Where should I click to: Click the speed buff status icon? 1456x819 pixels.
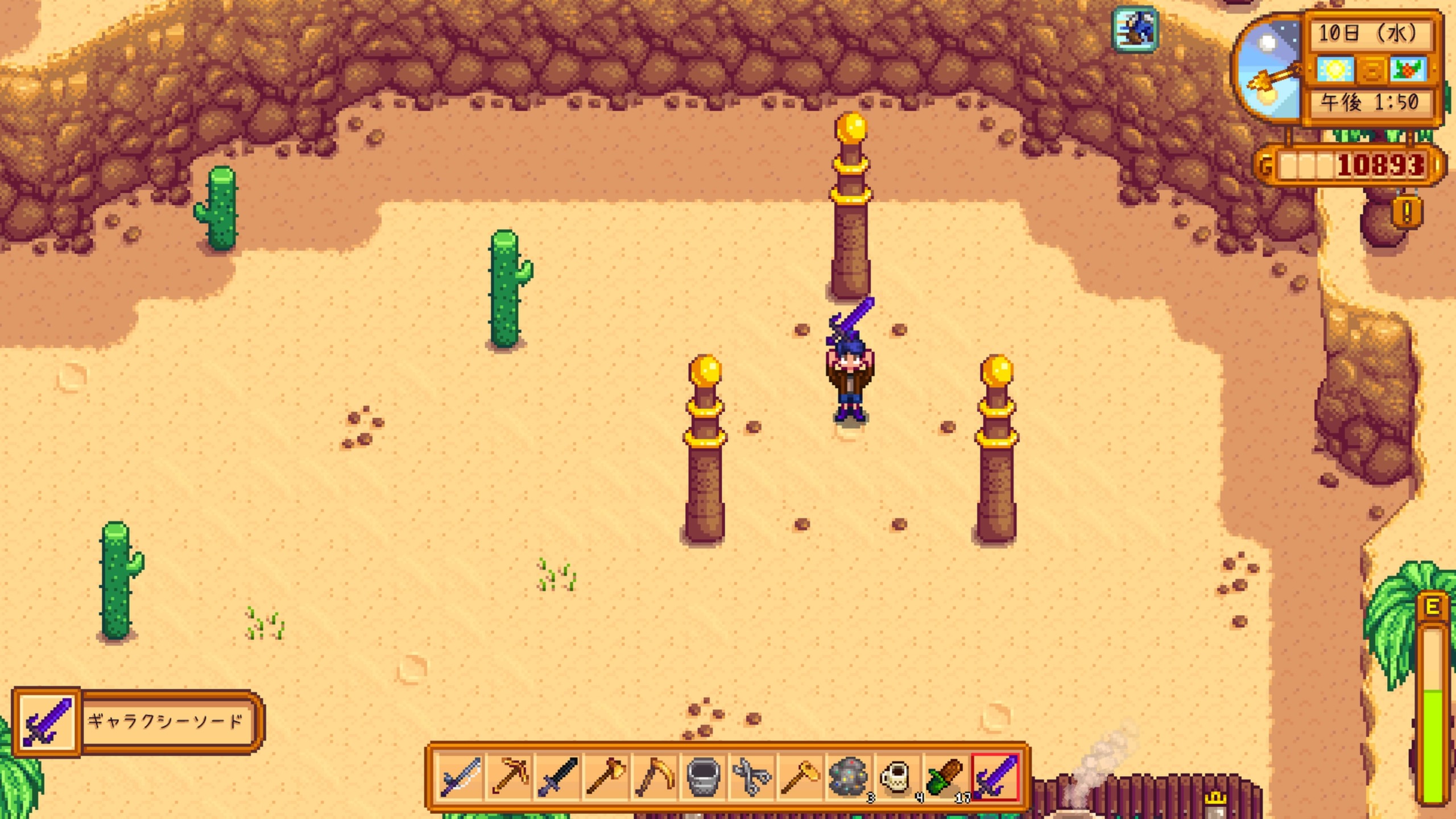coord(1135,28)
